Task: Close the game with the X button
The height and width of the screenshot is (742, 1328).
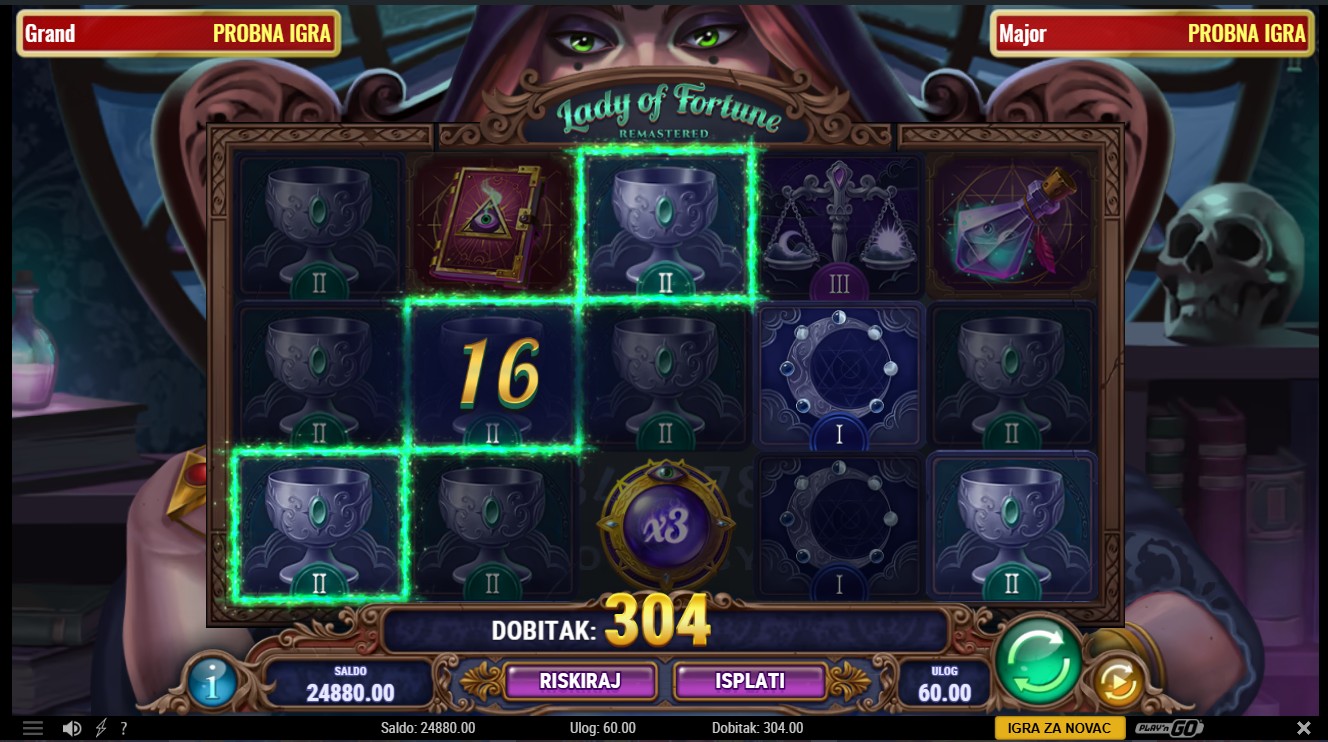Action: pyautogui.click(x=1303, y=728)
